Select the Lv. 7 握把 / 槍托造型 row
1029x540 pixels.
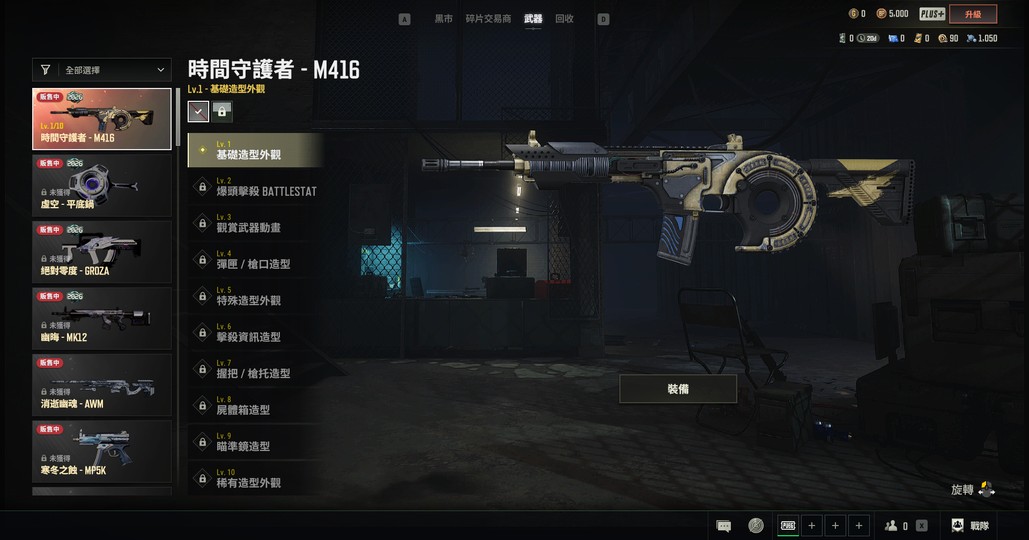point(255,369)
